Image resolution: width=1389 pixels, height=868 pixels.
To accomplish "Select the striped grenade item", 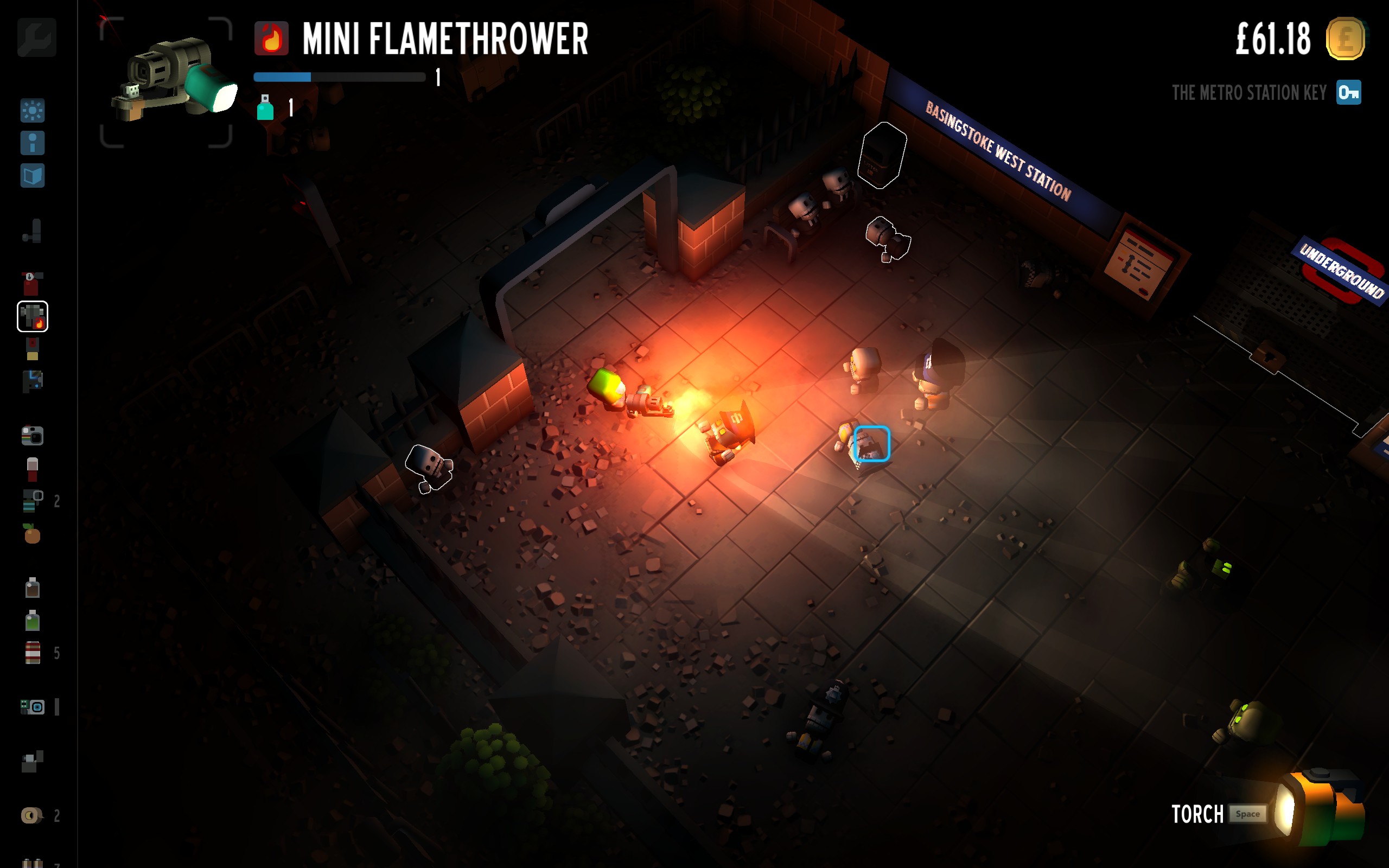I will coord(31,501).
